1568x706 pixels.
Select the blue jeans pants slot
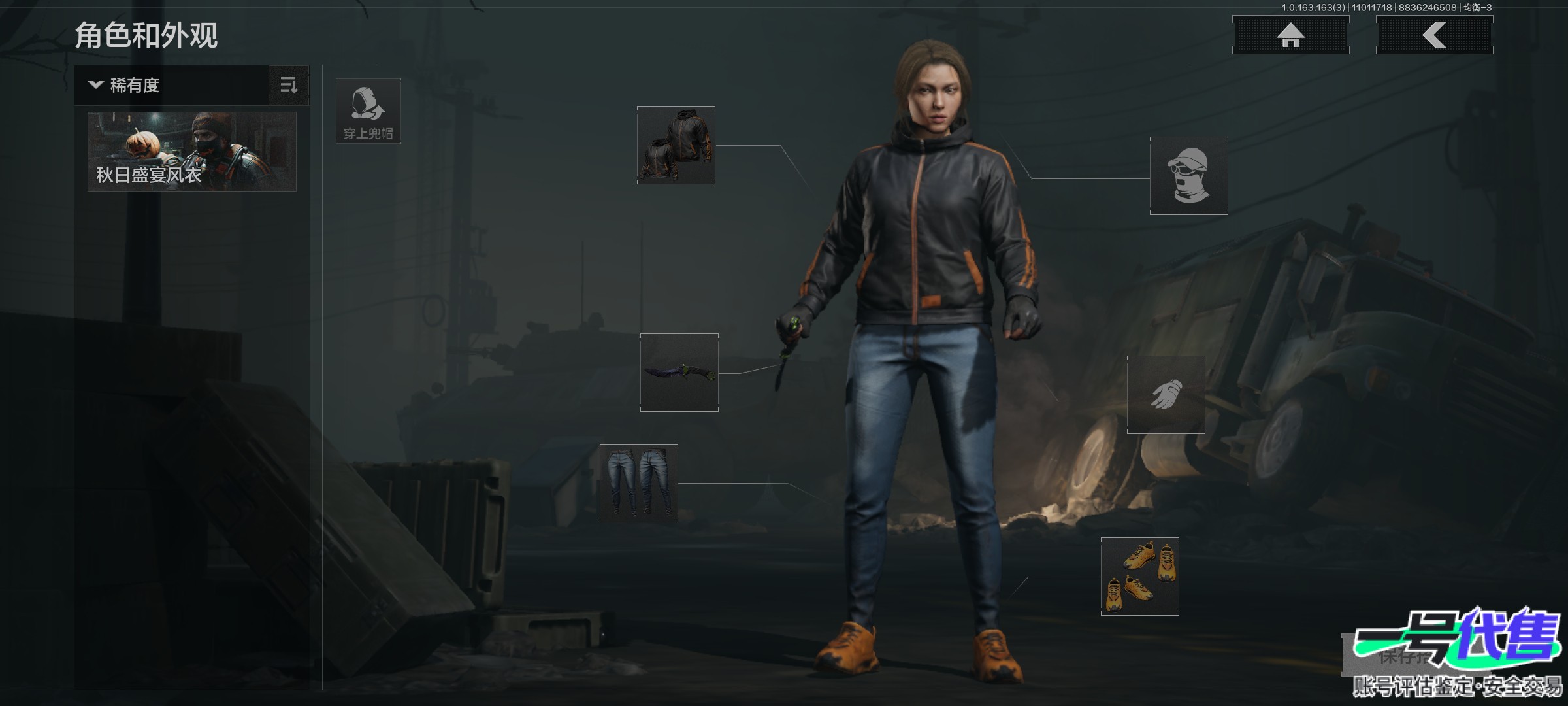(x=639, y=483)
